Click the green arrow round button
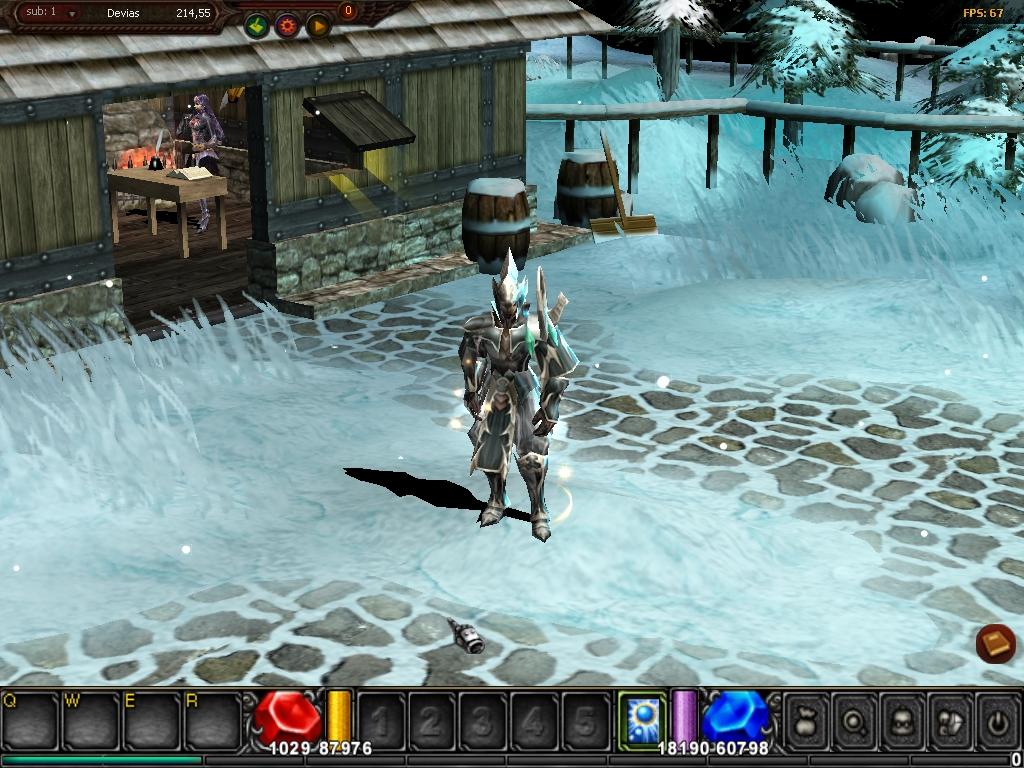This screenshot has height=768, width=1024. [x=257, y=26]
